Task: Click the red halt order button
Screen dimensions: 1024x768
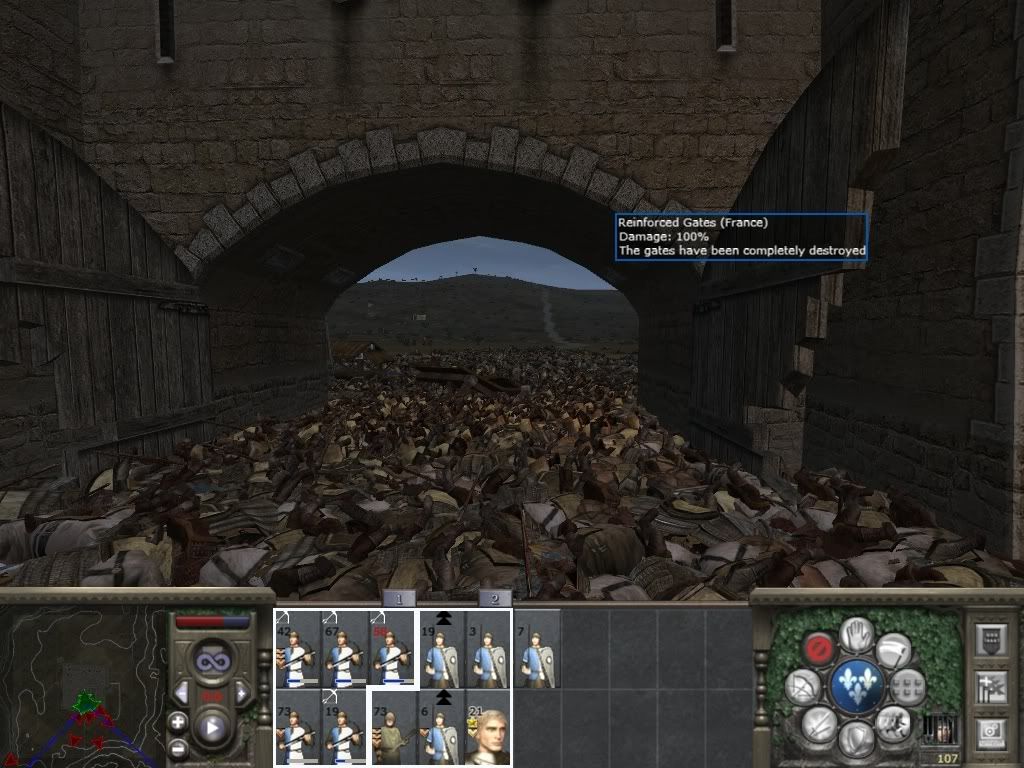Action: [820, 646]
